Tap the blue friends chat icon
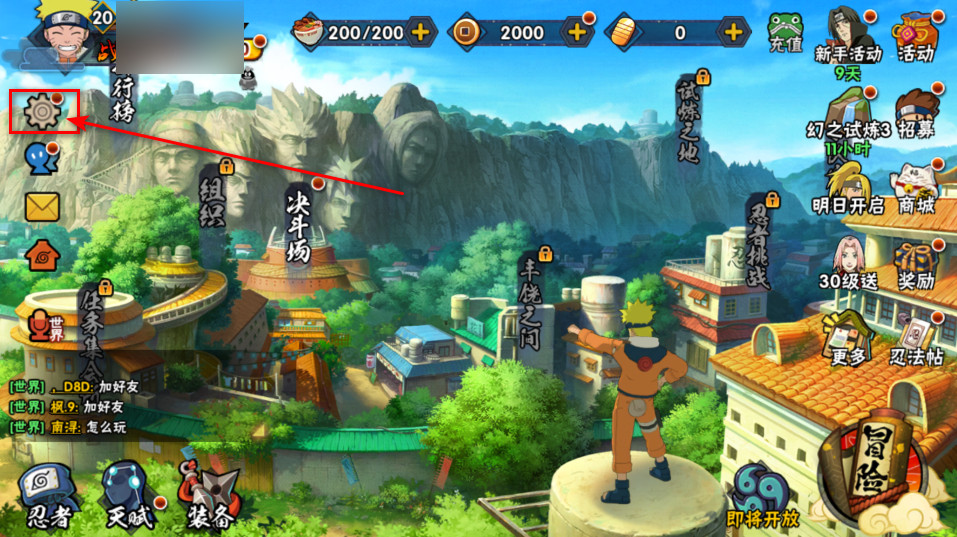The height and width of the screenshot is (537, 957). 38,158
